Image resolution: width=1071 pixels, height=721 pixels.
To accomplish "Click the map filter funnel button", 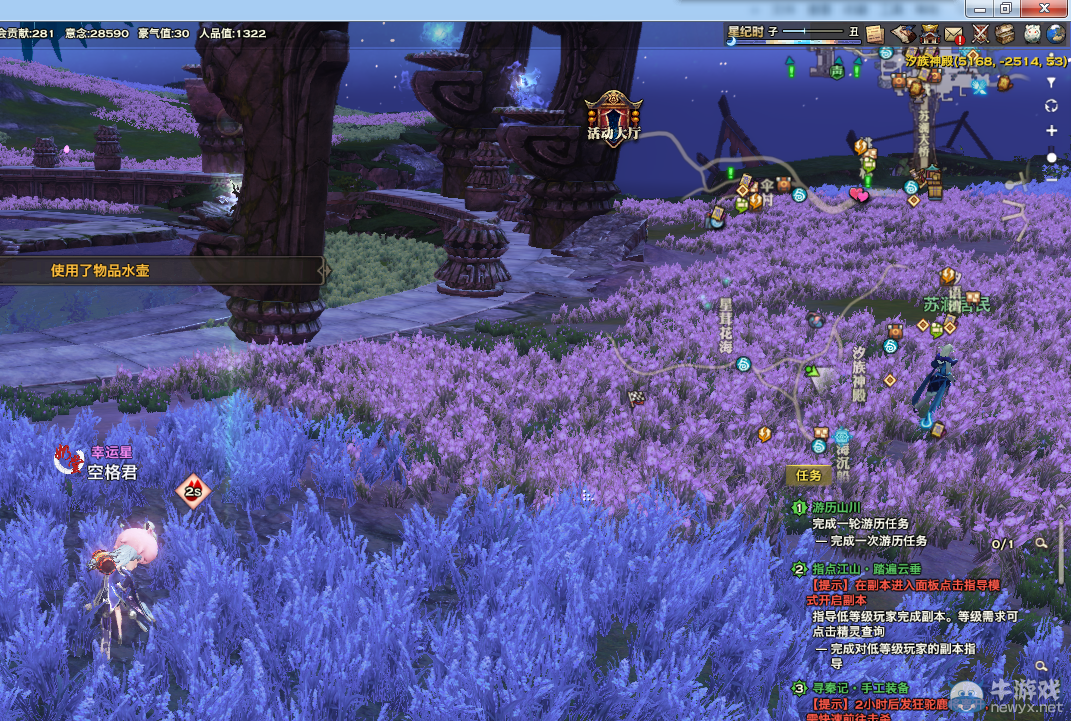I will (x=1051, y=82).
